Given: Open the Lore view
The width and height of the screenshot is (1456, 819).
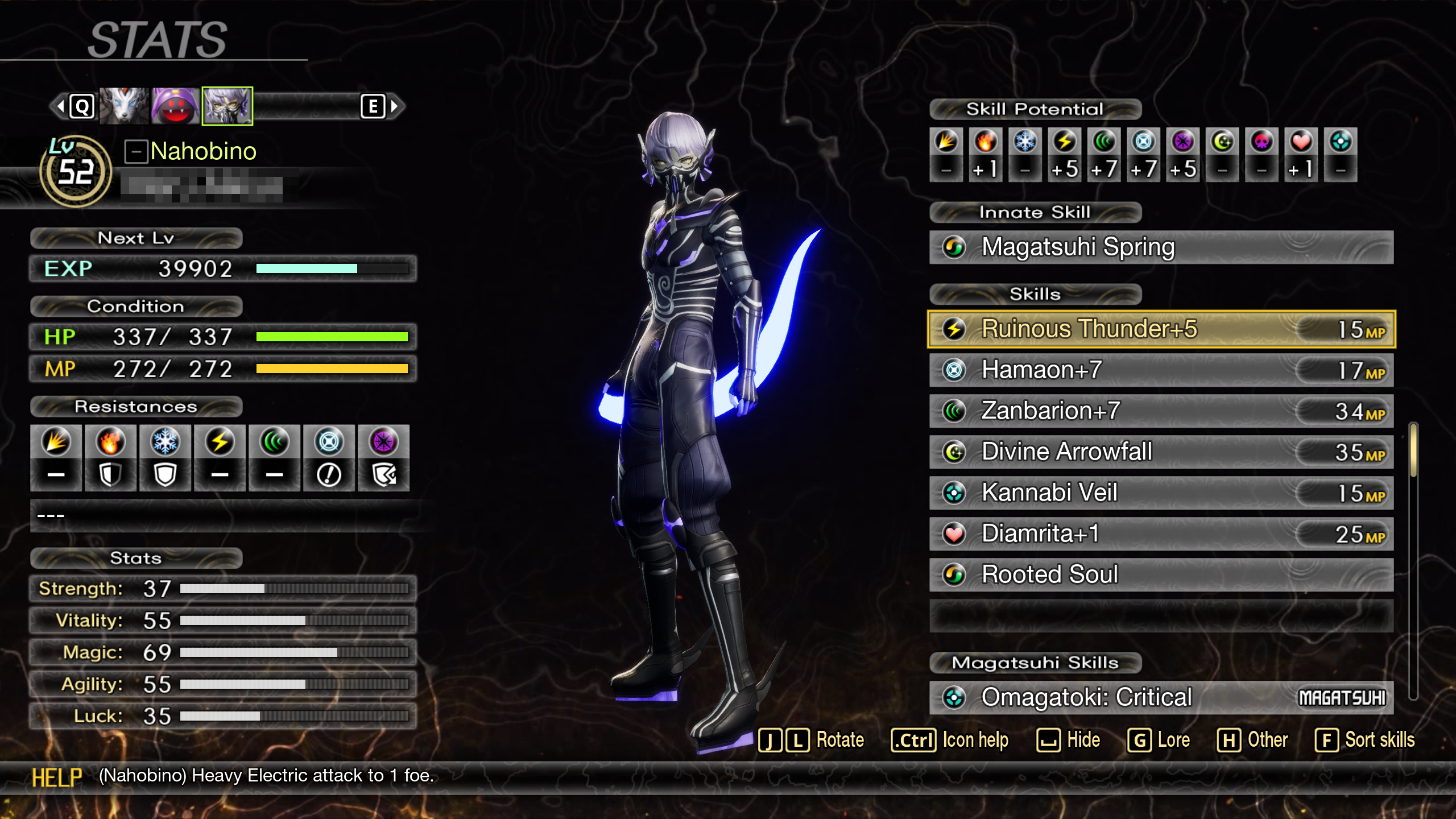Looking at the screenshot, I should point(1159,741).
